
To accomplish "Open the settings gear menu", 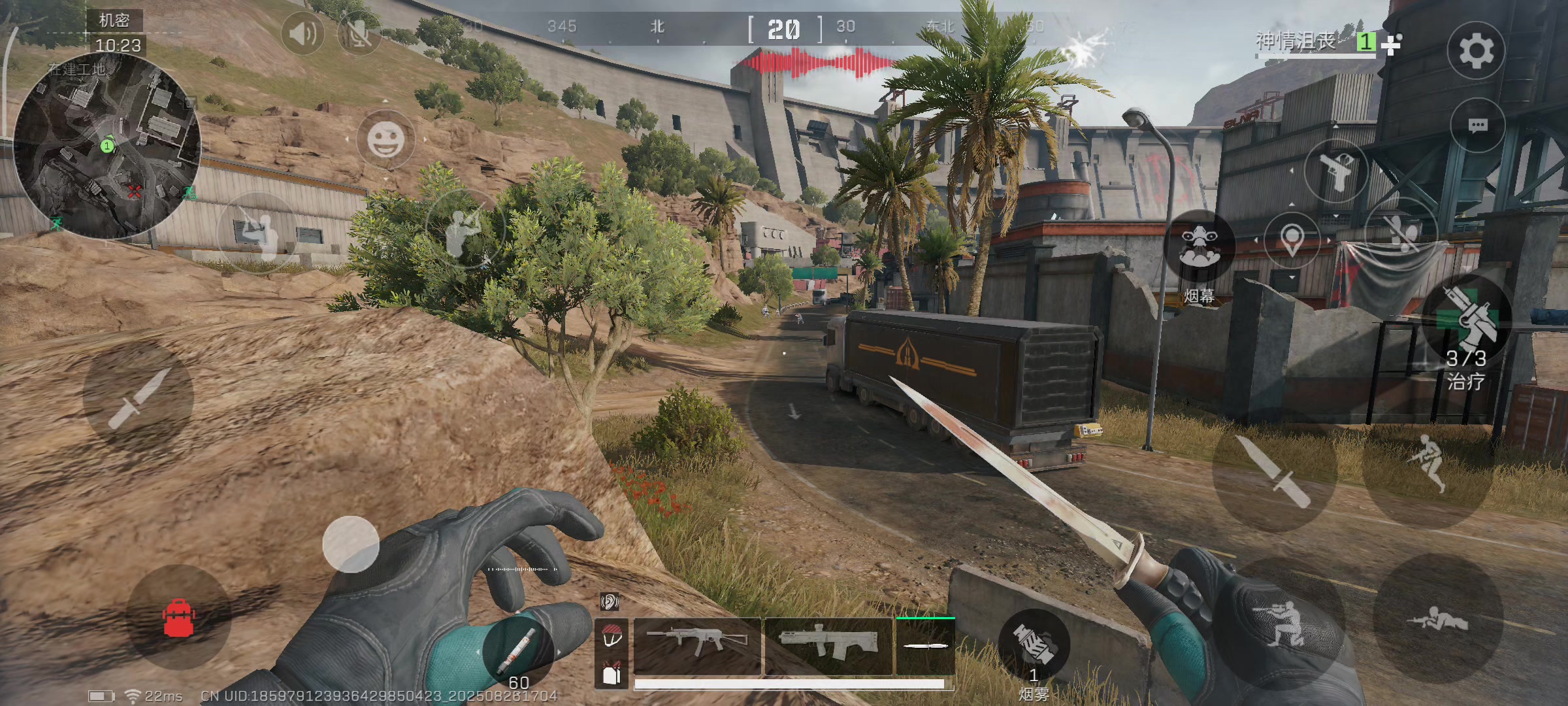I will tap(1476, 50).
